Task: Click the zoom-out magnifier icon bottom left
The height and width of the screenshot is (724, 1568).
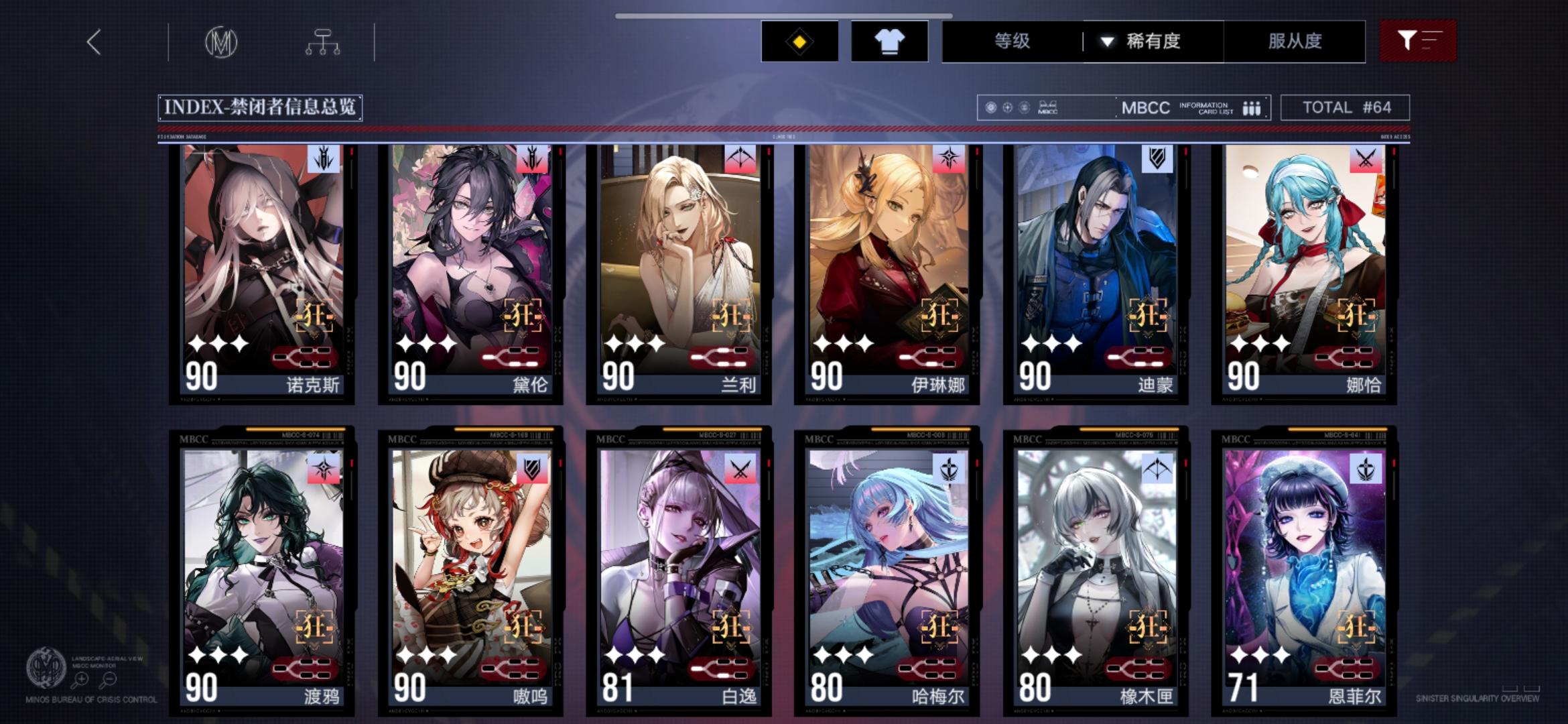Action: click(109, 678)
